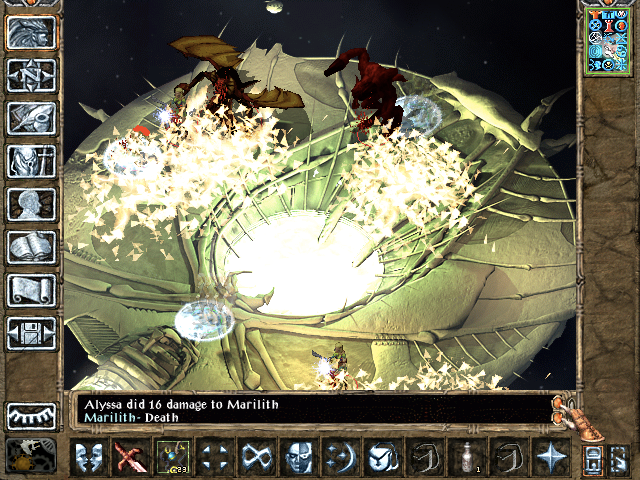Viewport: 640px width, 480px height.
Task: Click the four arrows formation button
Action: click(x=214, y=457)
